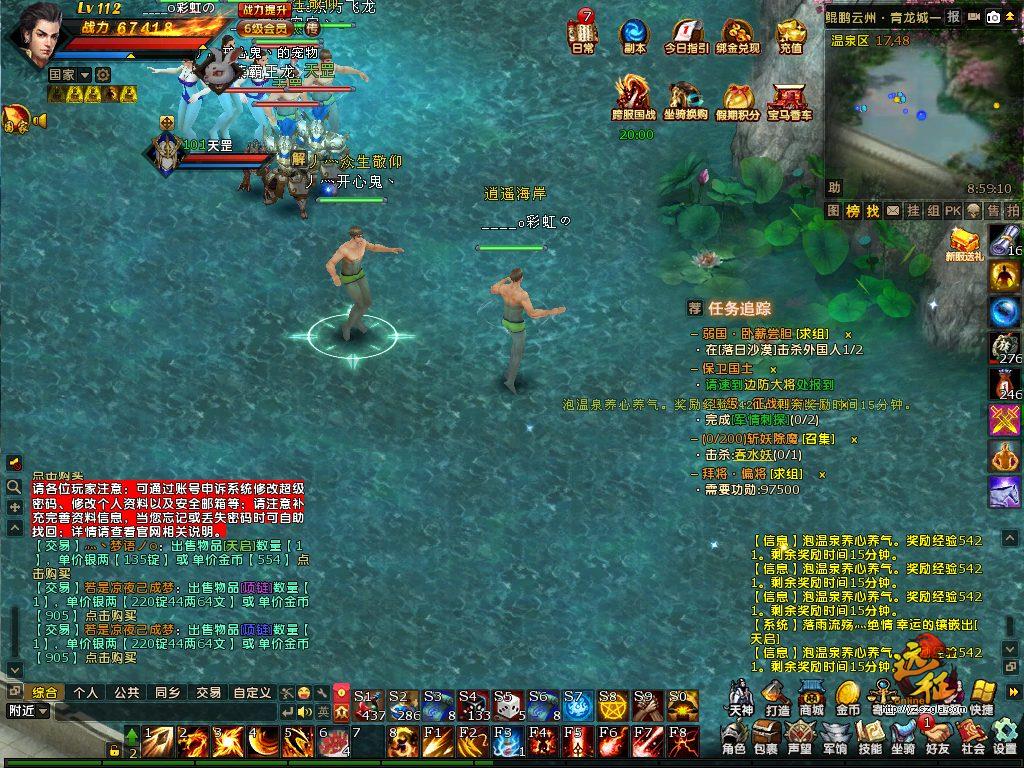The height and width of the screenshot is (768, 1024).
Task: Click the 充值 recharge gold ingot icon
Action: coord(790,35)
